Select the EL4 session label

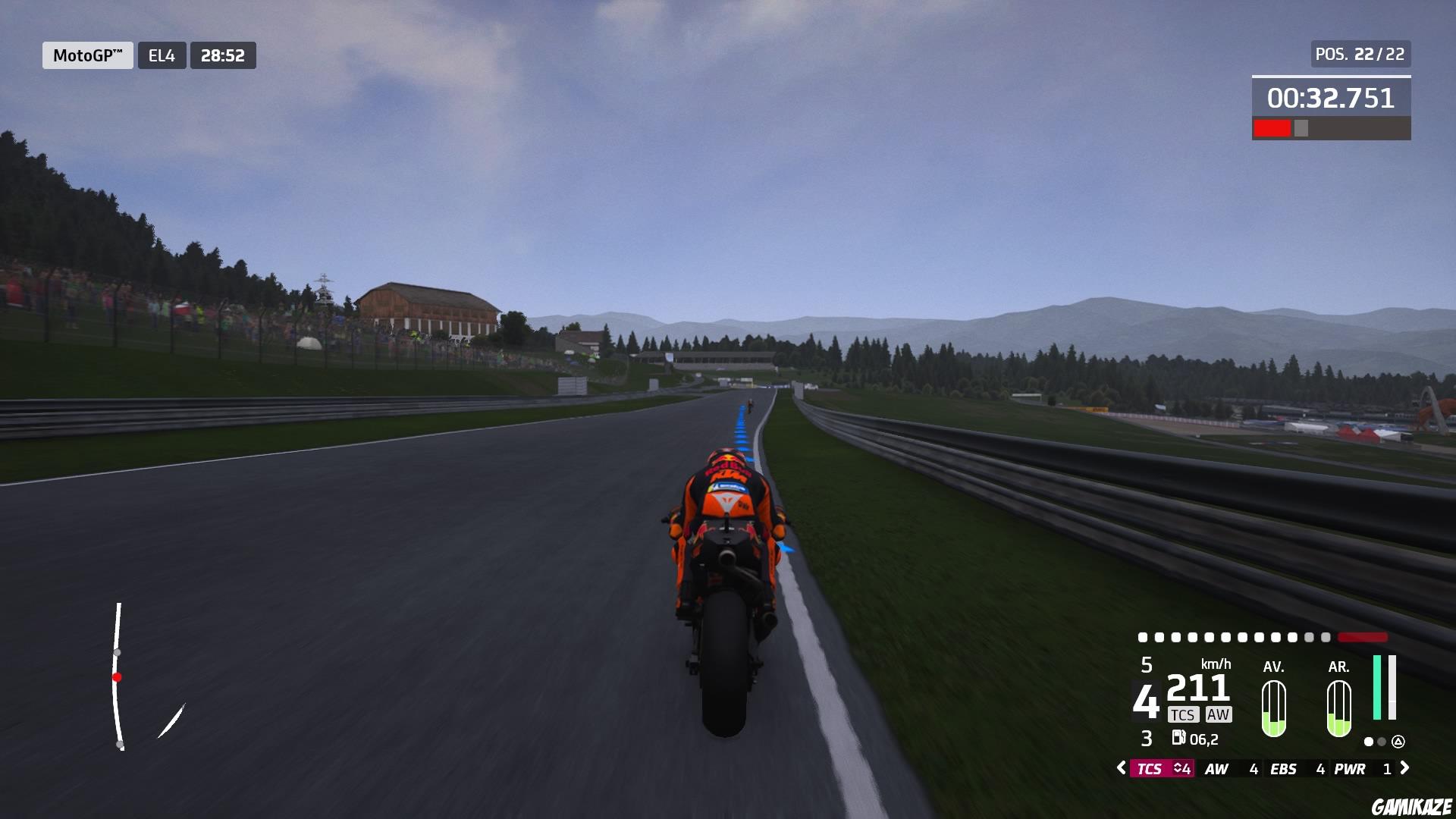coord(162,55)
